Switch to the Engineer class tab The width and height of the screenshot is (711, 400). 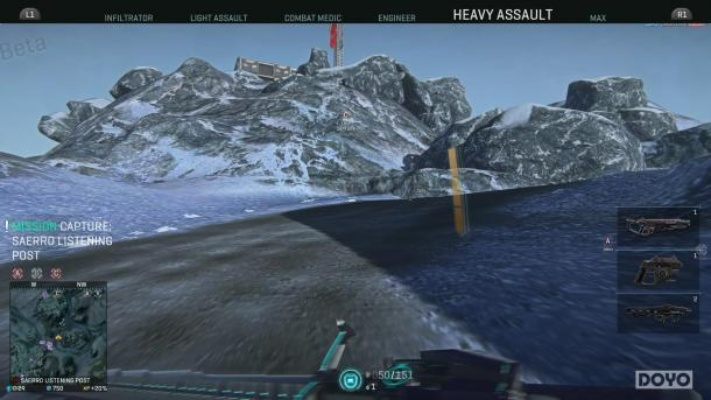(397, 17)
